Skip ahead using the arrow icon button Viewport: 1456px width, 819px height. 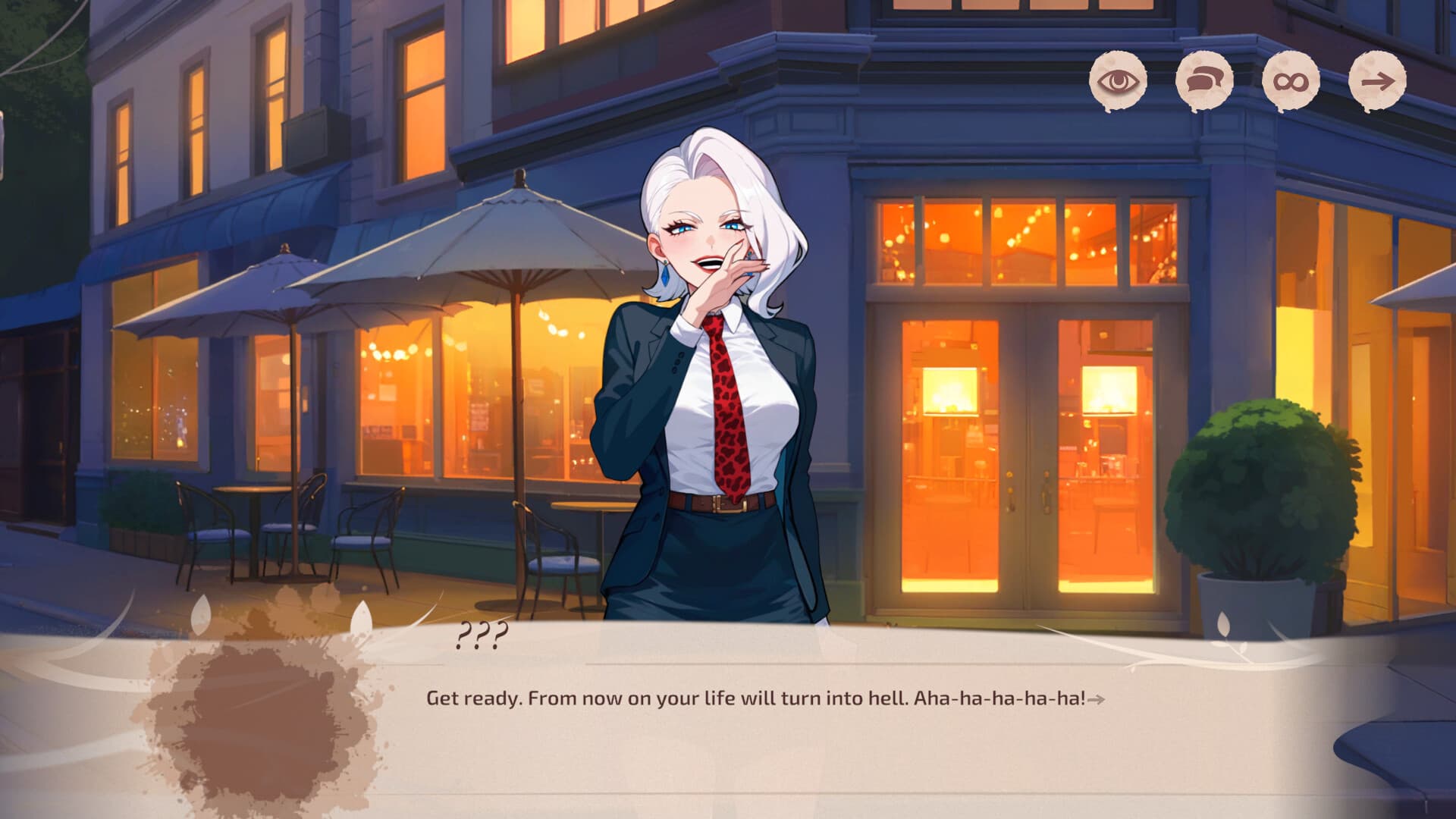coord(1377,81)
